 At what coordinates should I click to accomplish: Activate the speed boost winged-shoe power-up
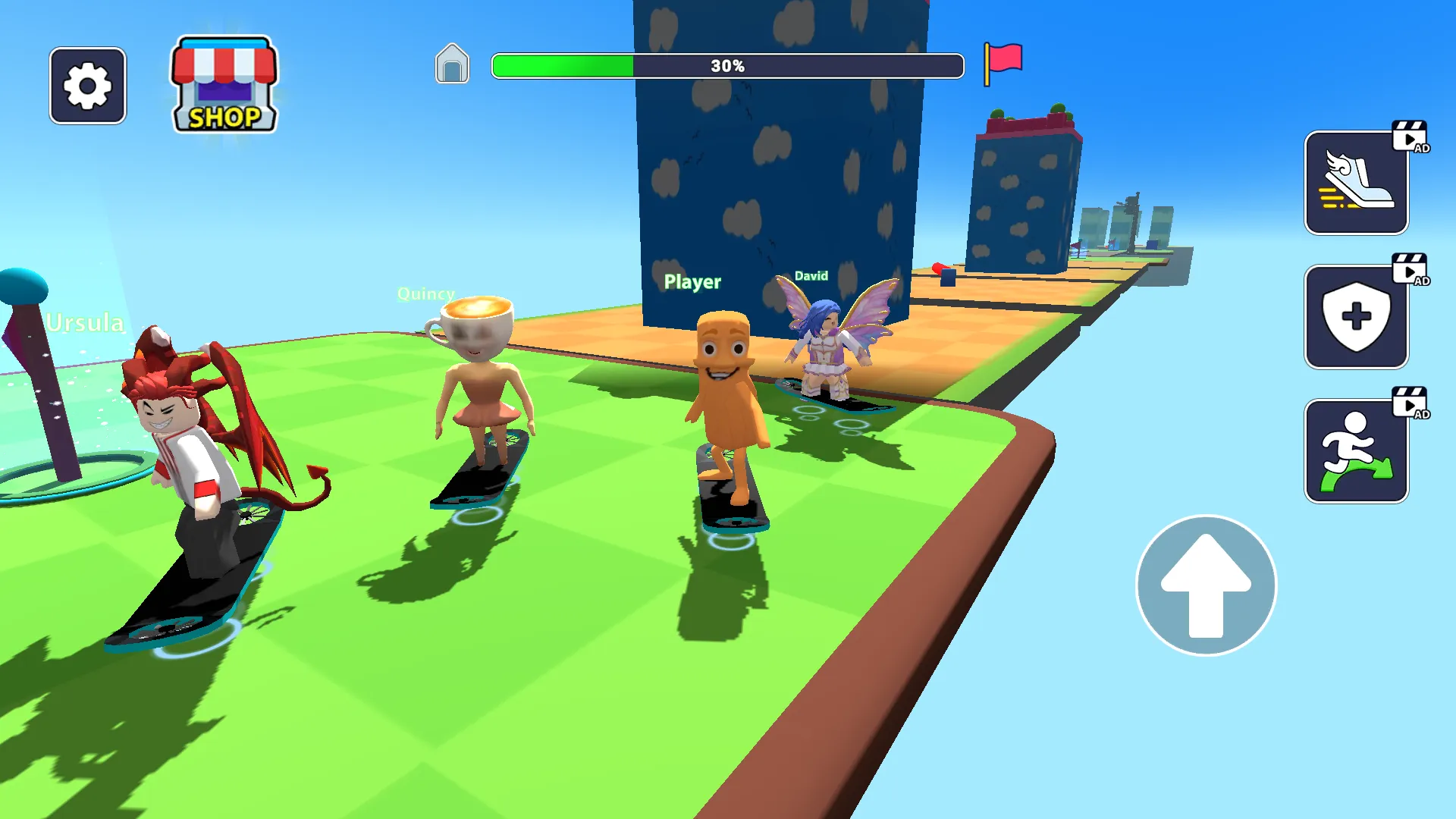click(x=1356, y=180)
